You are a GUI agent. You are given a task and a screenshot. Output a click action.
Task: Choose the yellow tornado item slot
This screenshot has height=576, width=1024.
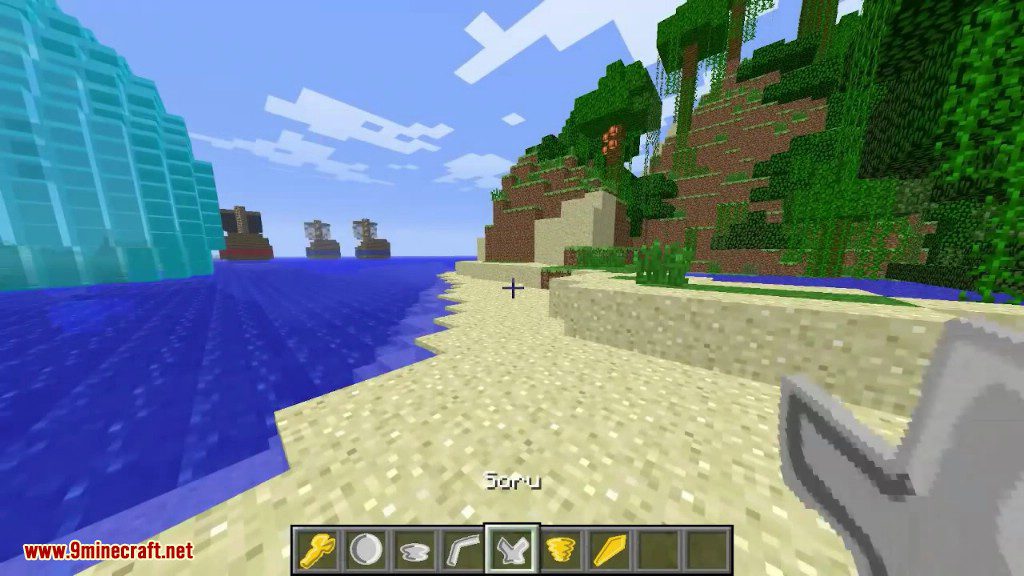(x=561, y=549)
